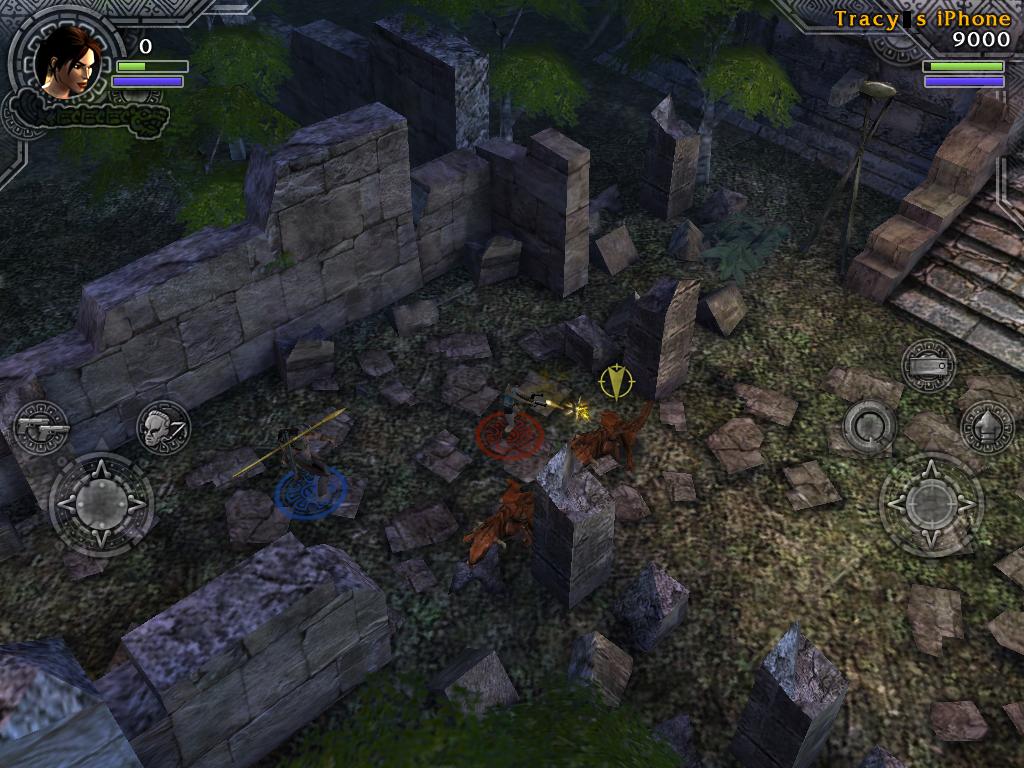Screen dimensions: 1024x768
Task: Tap the right crosshair aiming joystick
Action: click(x=931, y=505)
